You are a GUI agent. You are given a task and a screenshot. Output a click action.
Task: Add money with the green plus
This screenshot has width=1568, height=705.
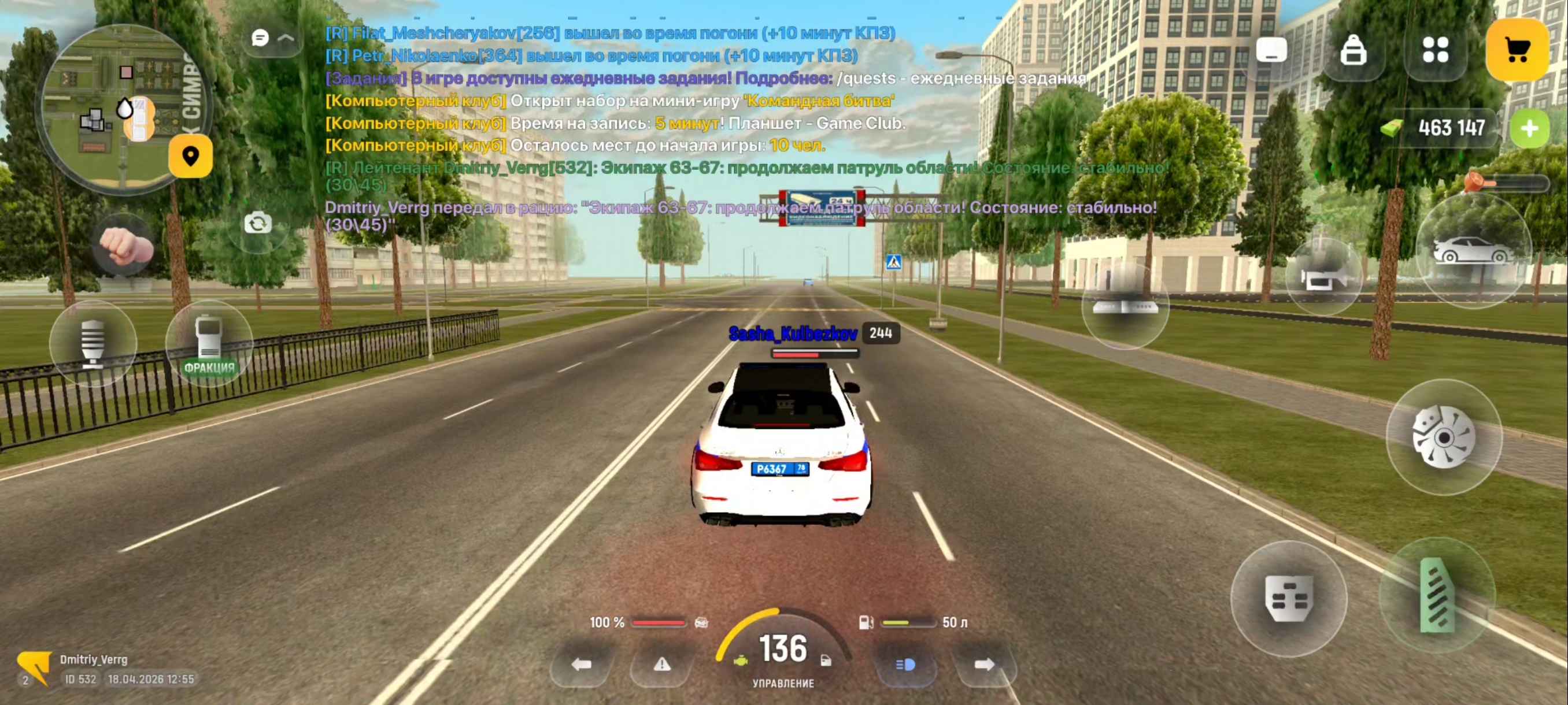point(1529,128)
